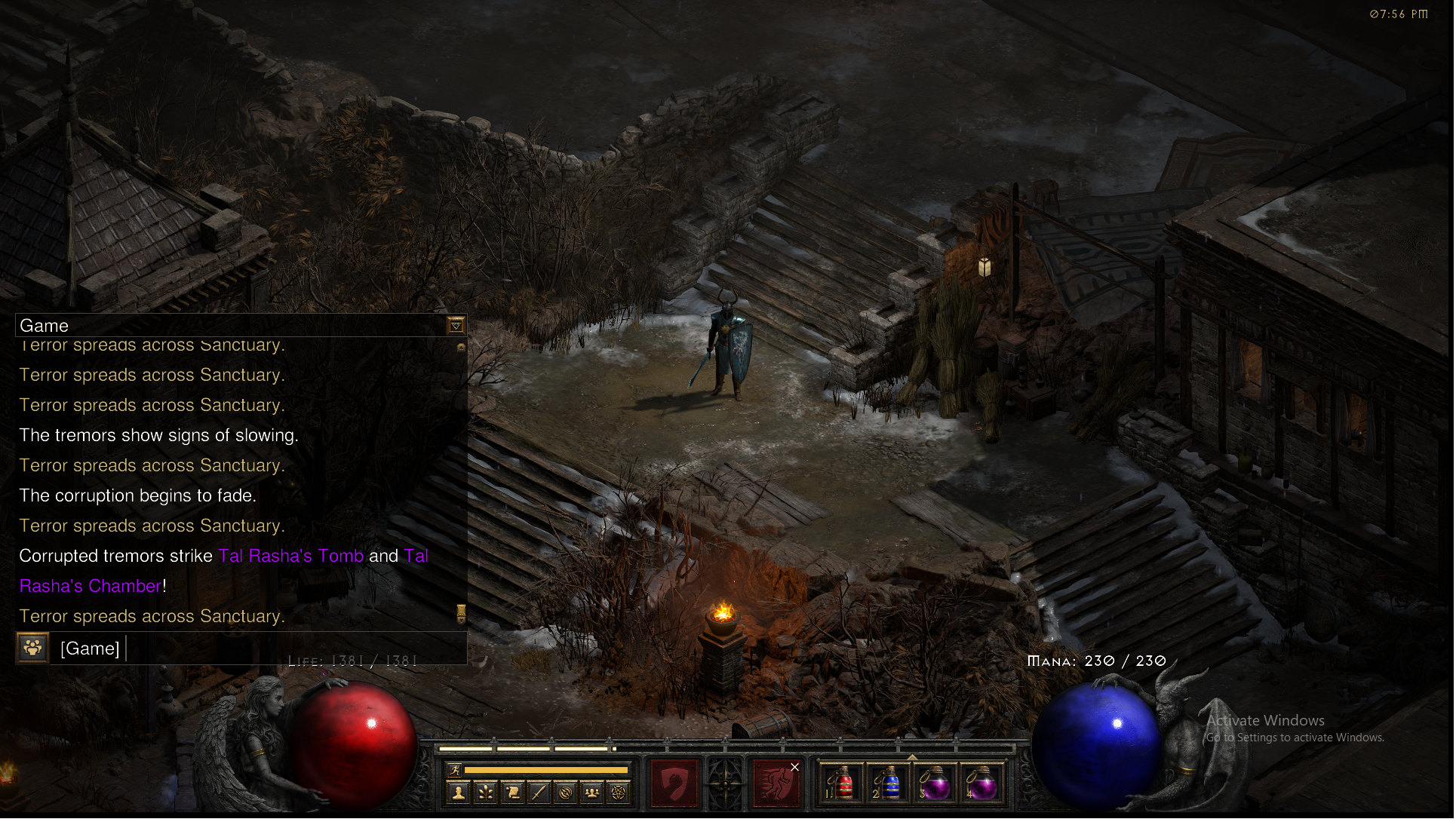Image resolution: width=1456 pixels, height=822 pixels.
Task: Open the character screen from the mini panel
Action: click(x=458, y=793)
